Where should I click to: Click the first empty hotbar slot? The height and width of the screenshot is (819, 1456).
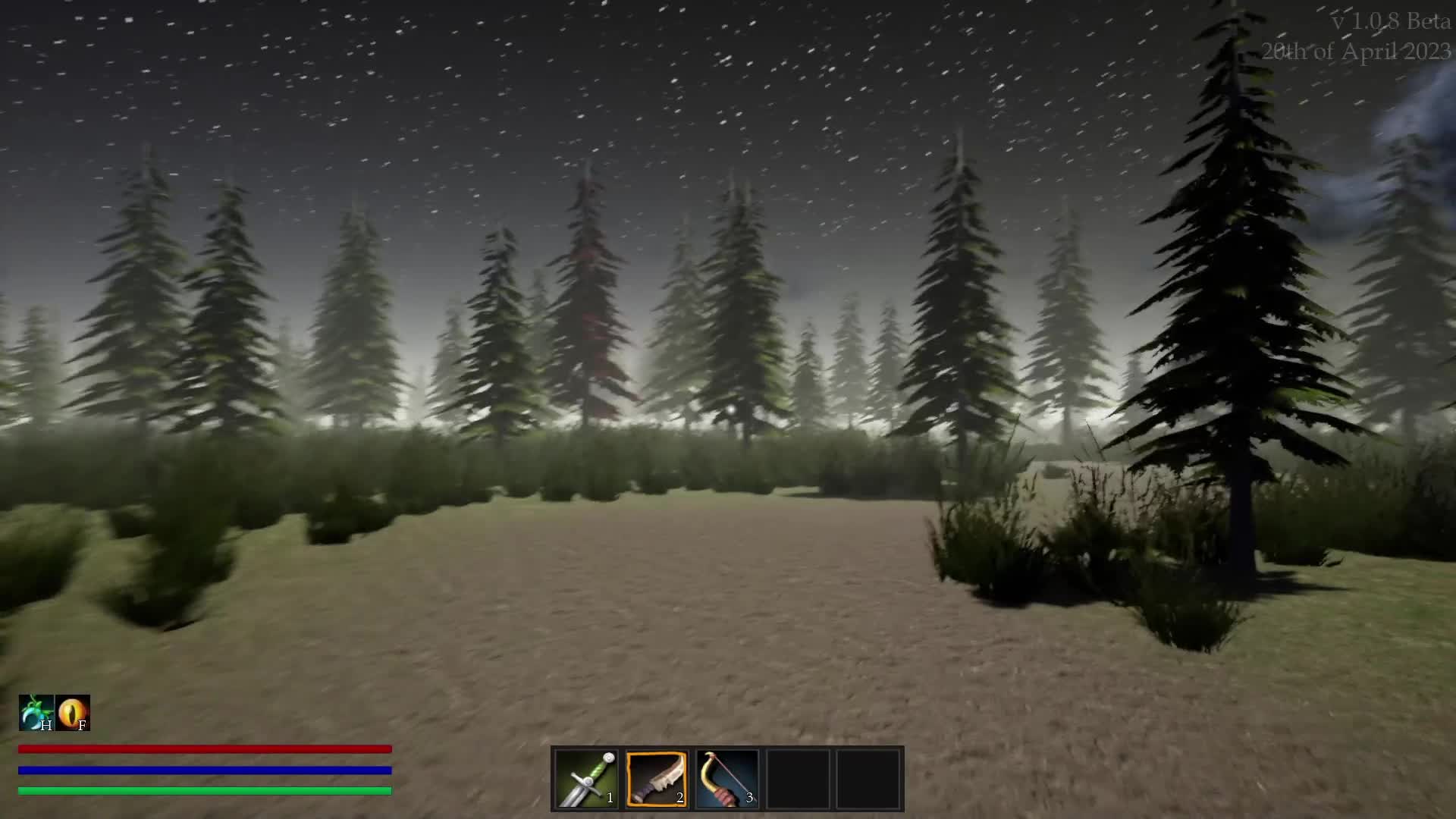pyautogui.click(x=796, y=780)
